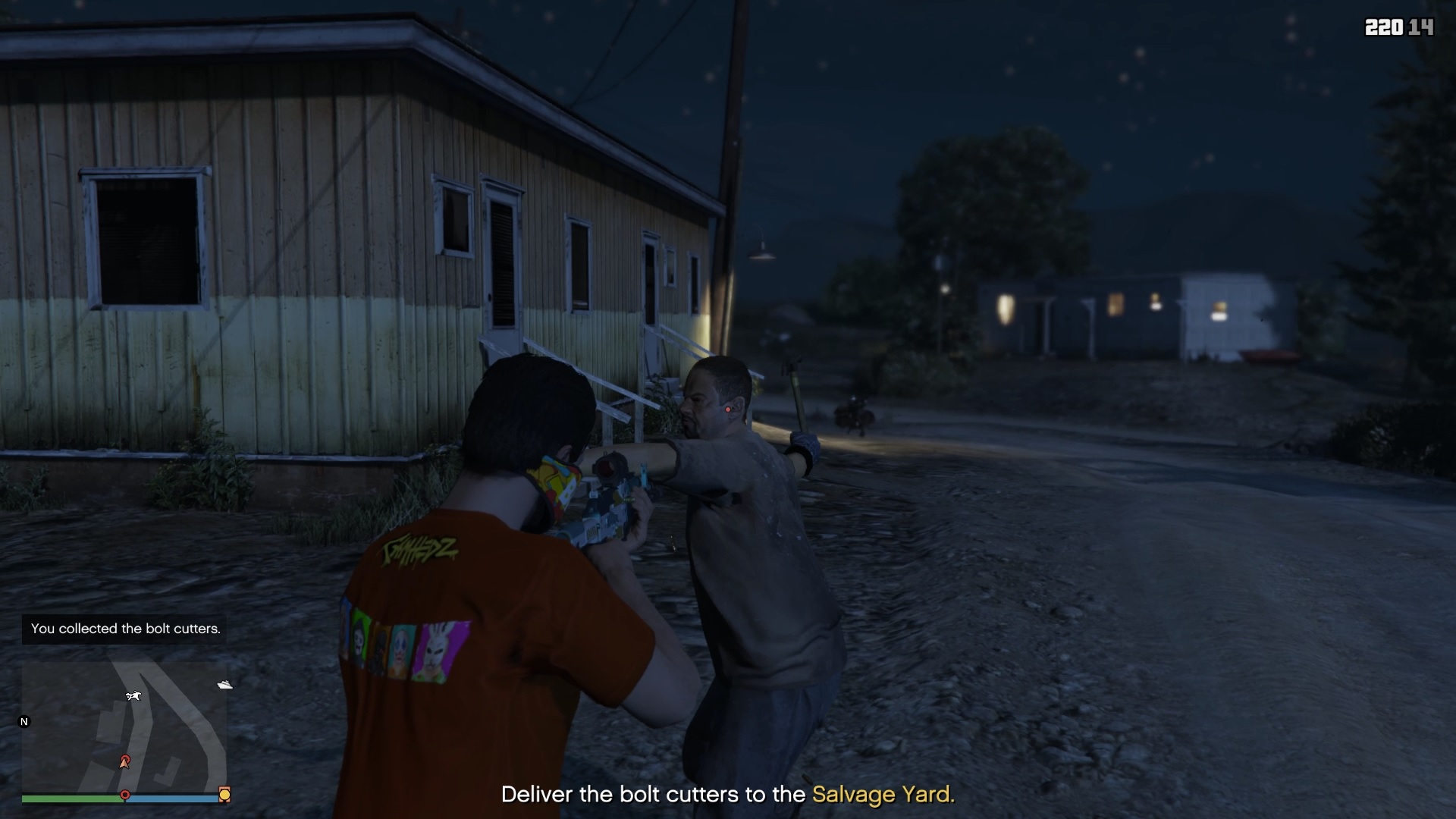1456x819 pixels.
Task: Toggle the minimap display by clicking it
Action: (125, 732)
